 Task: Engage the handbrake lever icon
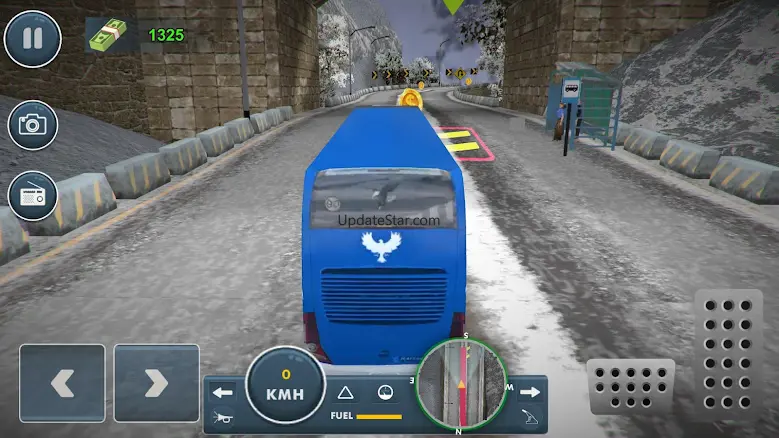click(531, 415)
